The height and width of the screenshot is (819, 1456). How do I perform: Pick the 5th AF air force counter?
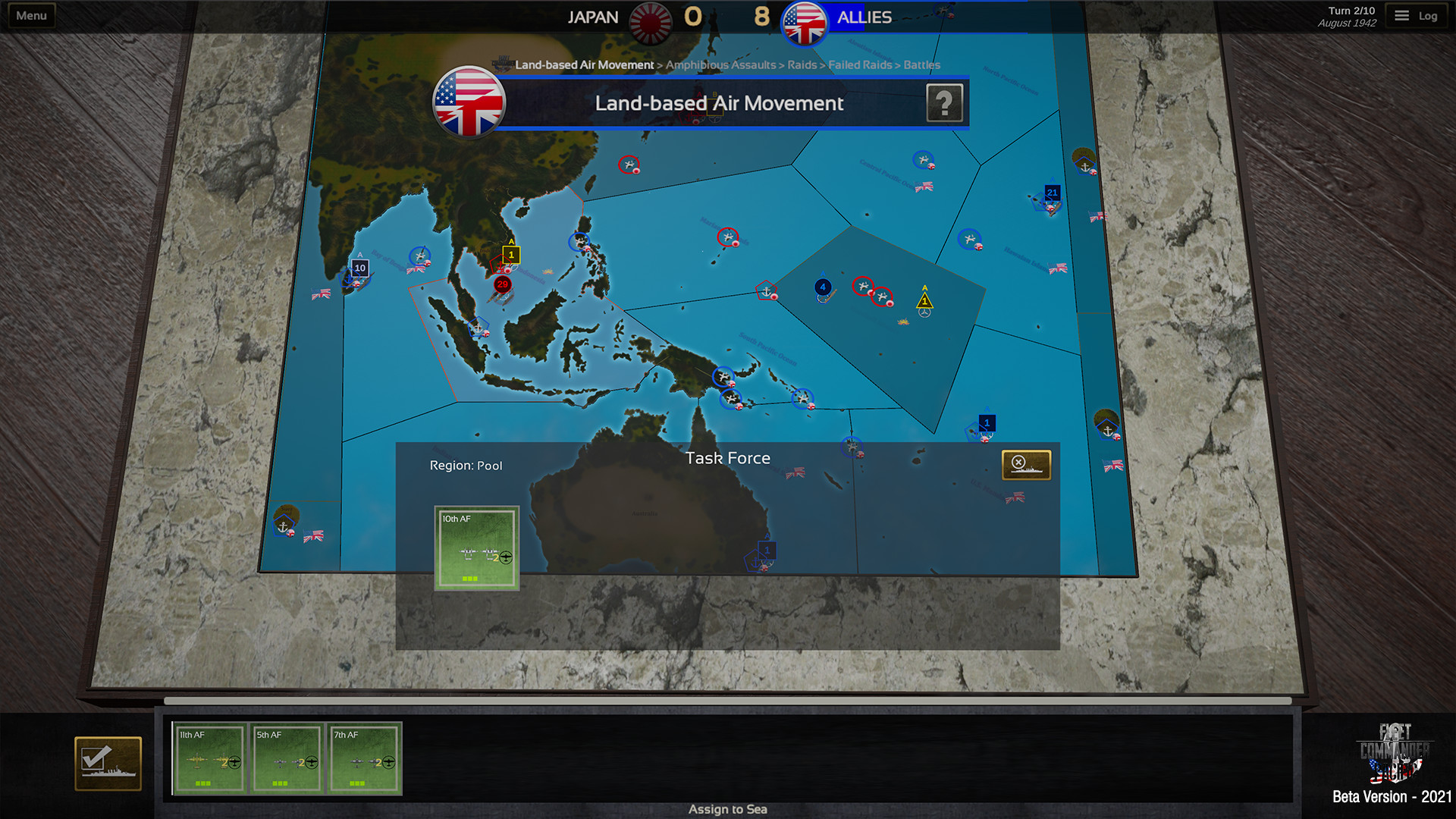pos(287,758)
